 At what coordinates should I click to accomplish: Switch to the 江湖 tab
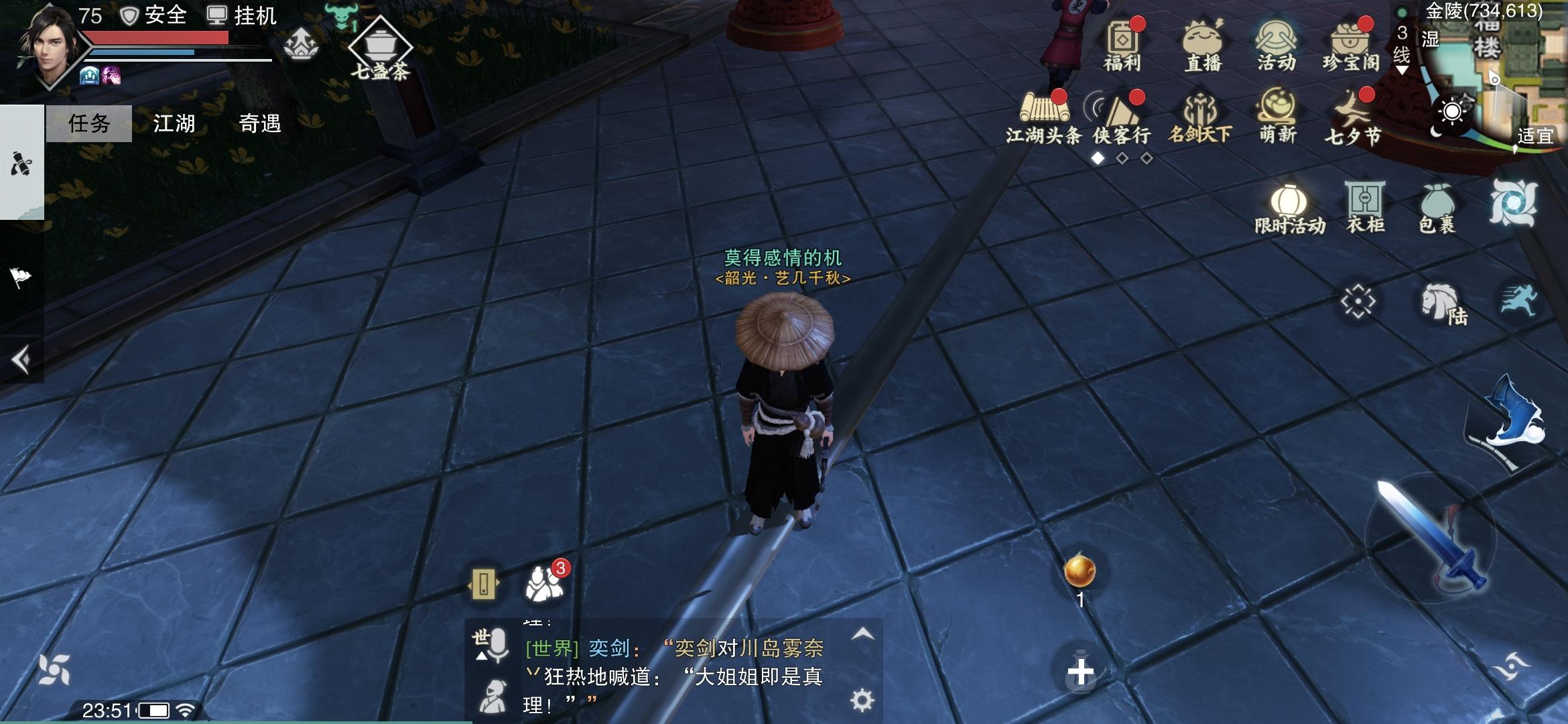coord(174,123)
